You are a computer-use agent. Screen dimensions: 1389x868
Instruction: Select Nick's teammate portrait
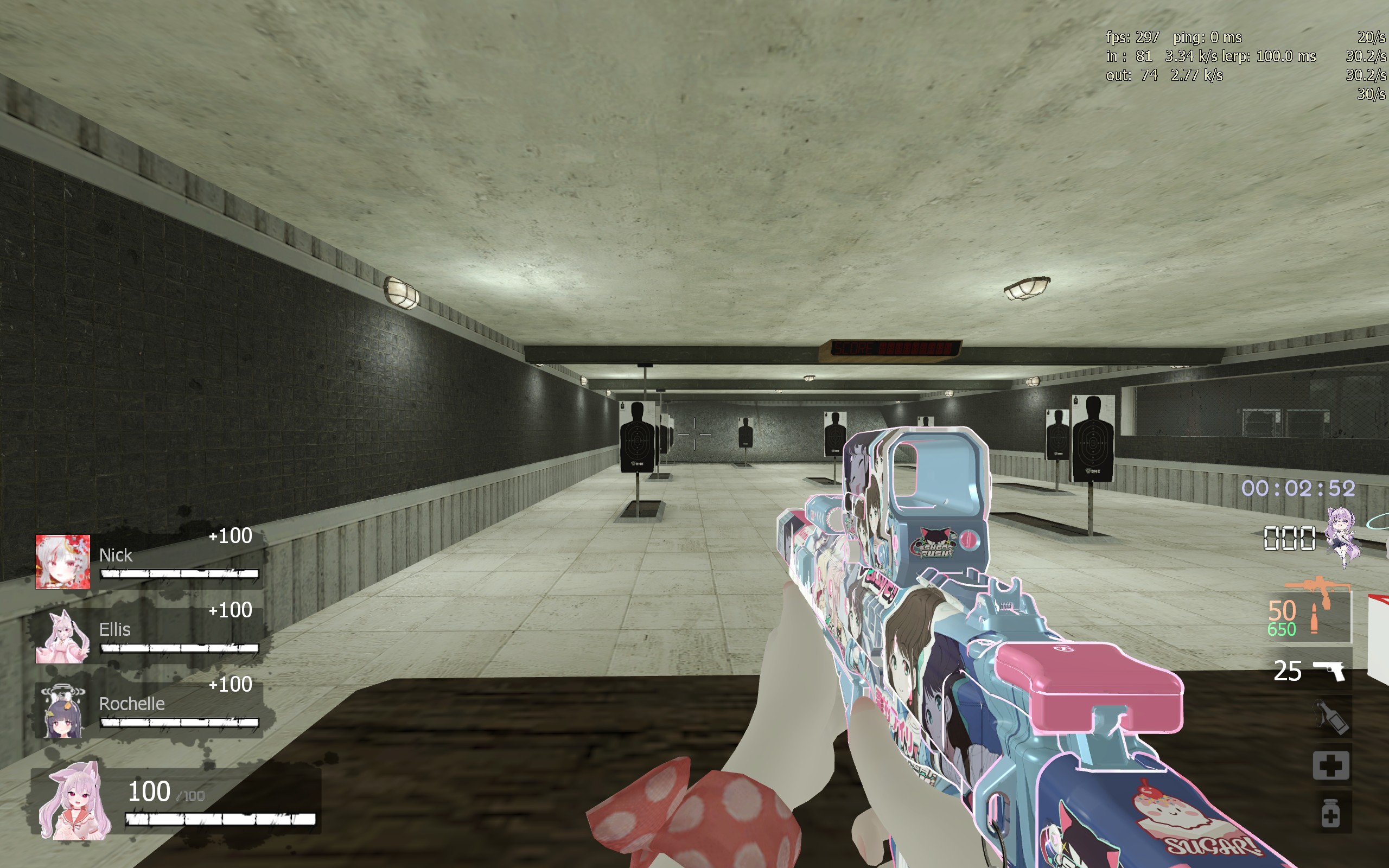pyautogui.click(x=62, y=561)
